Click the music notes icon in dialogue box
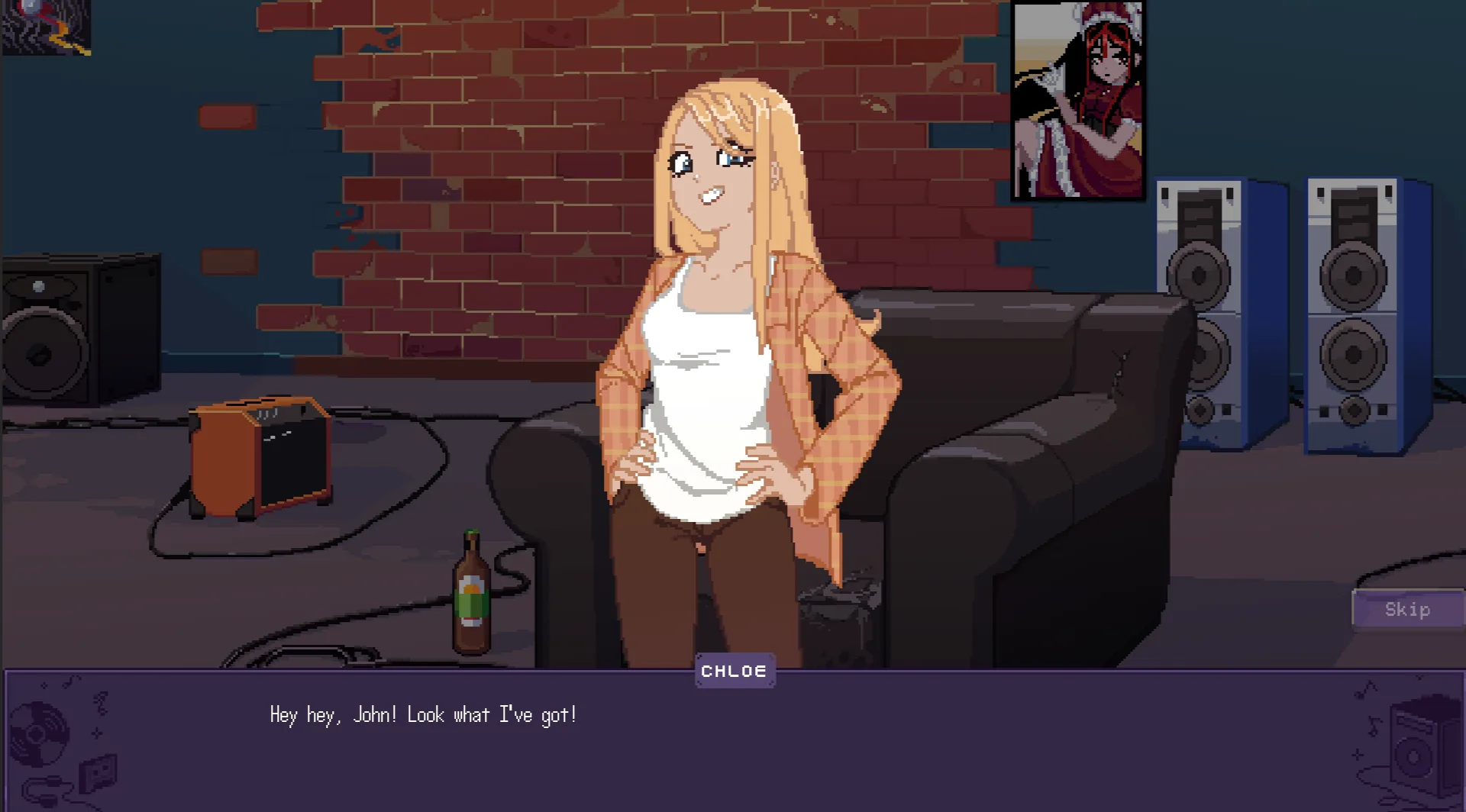The width and height of the screenshot is (1466, 812). click(x=100, y=701)
